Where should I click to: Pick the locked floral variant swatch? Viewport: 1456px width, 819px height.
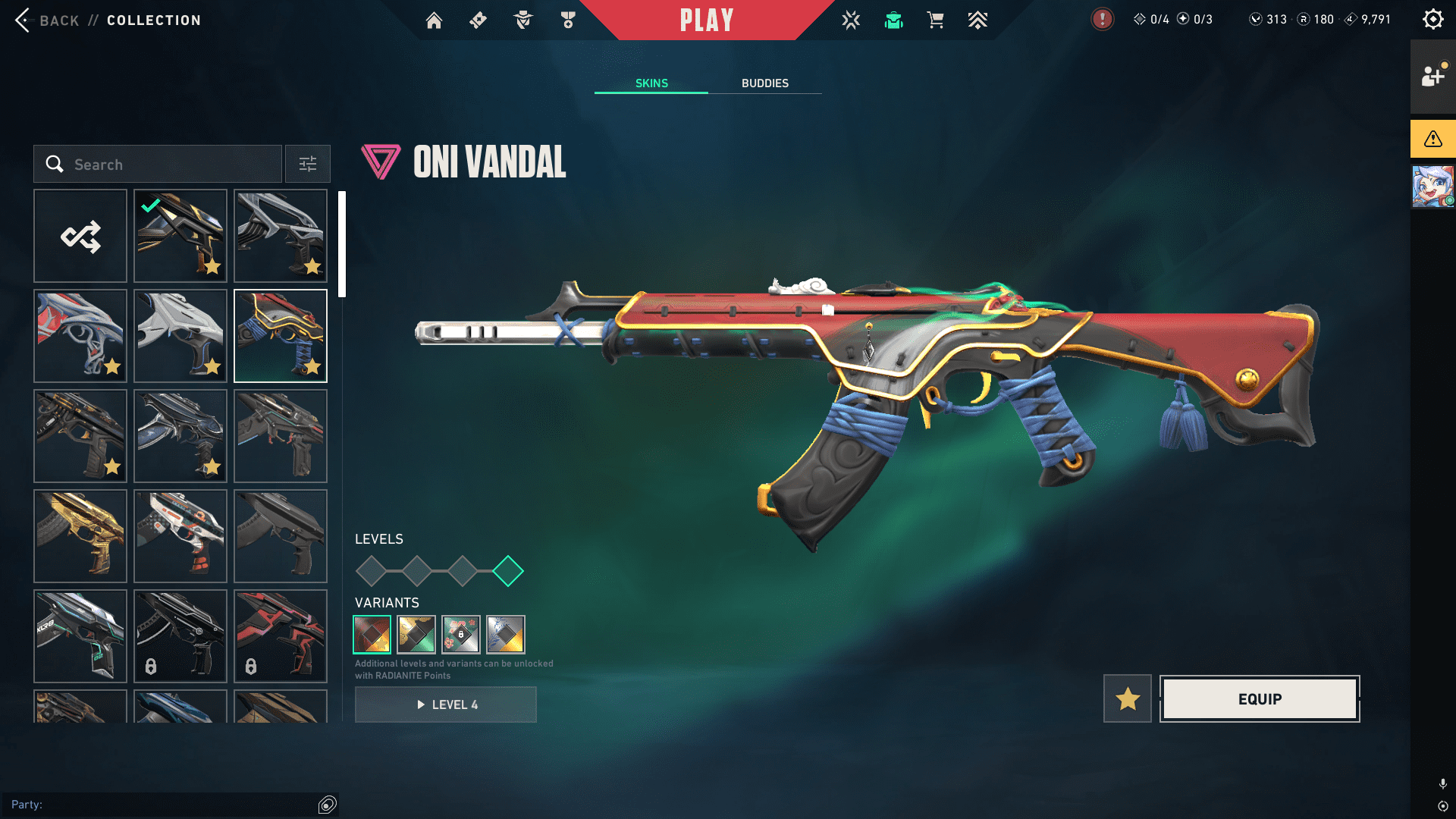pos(461,635)
